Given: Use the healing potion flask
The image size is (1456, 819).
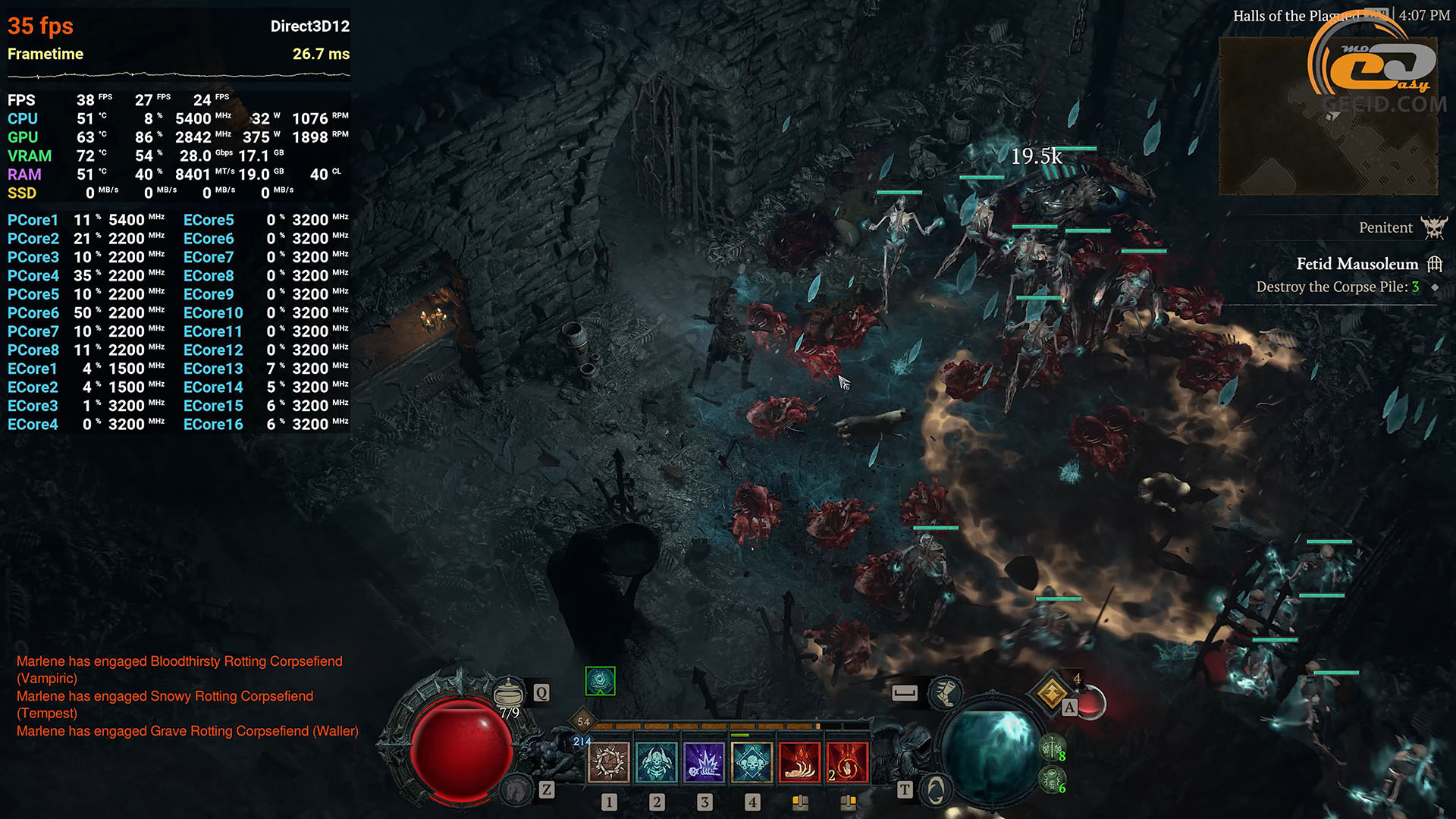Looking at the screenshot, I should 508,692.
